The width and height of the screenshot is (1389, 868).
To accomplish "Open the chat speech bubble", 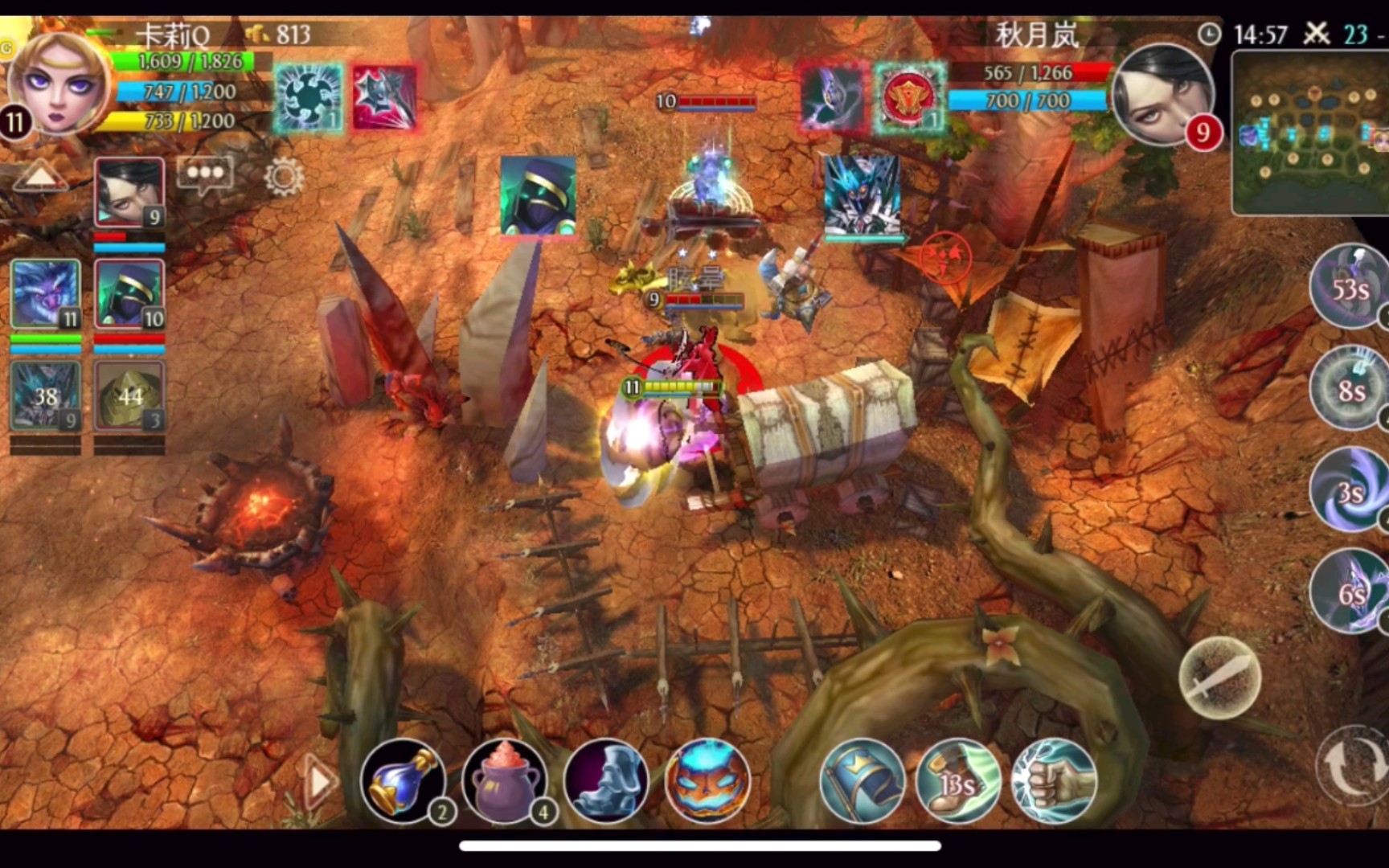I will tap(205, 174).
